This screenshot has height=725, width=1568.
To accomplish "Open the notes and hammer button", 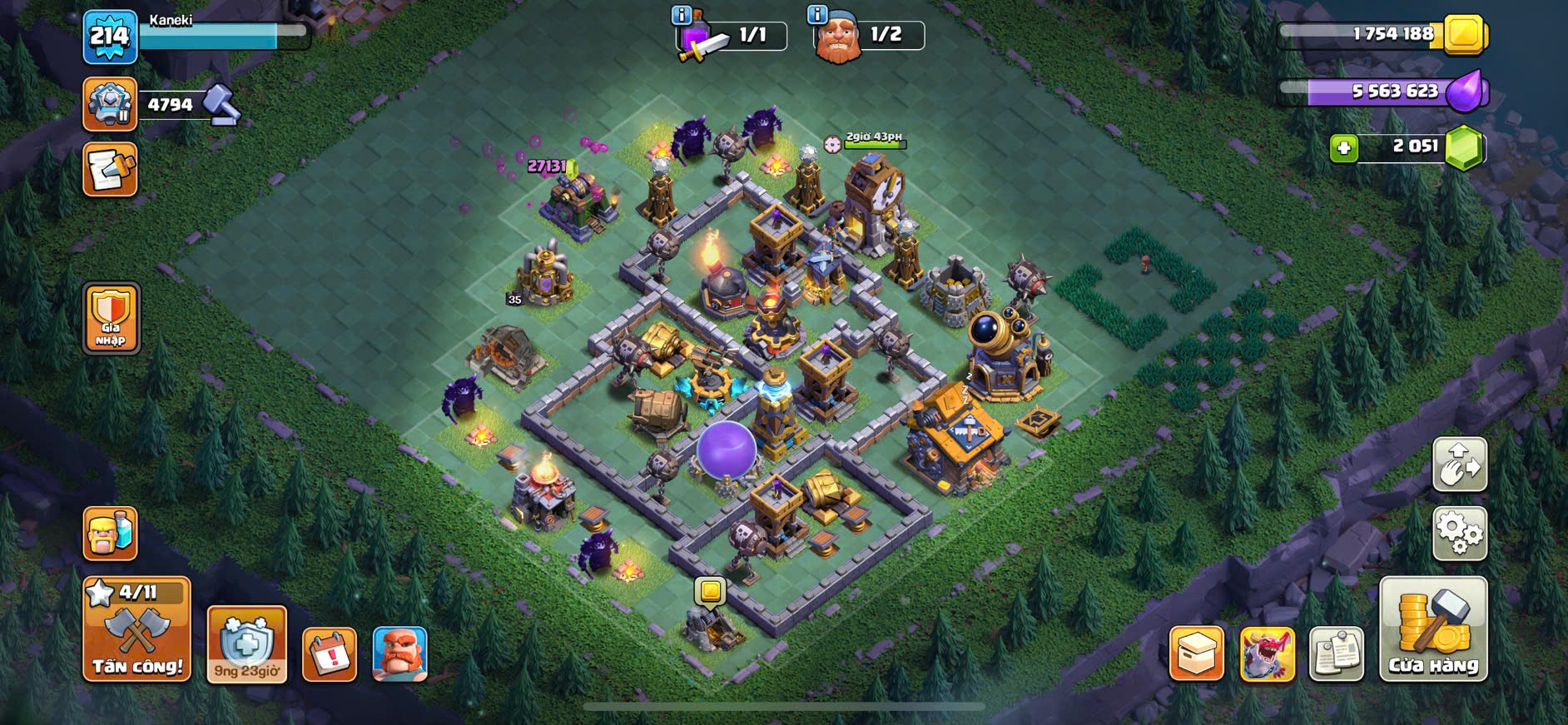I will point(110,170).
